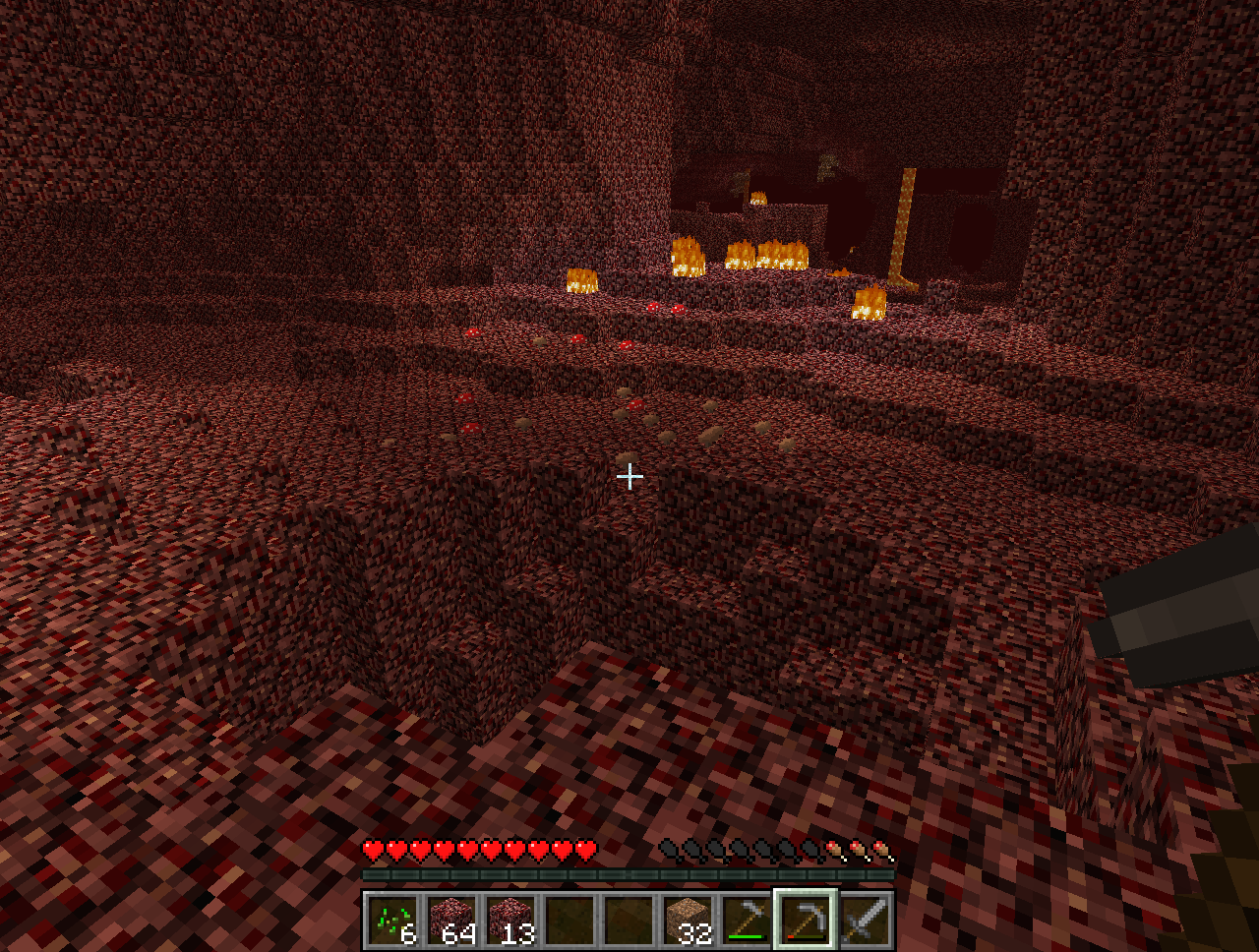Equip the stone sword slot
The width and height of the screenshot is (1259, 952).
click(x=866, y=921)
